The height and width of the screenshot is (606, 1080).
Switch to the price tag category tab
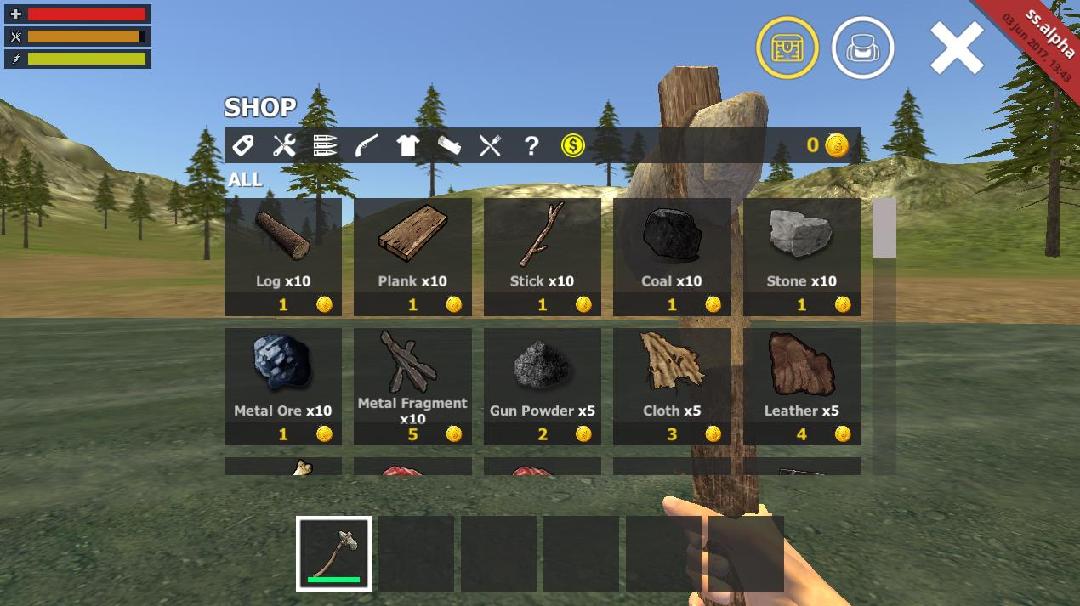tap(243, 146)
